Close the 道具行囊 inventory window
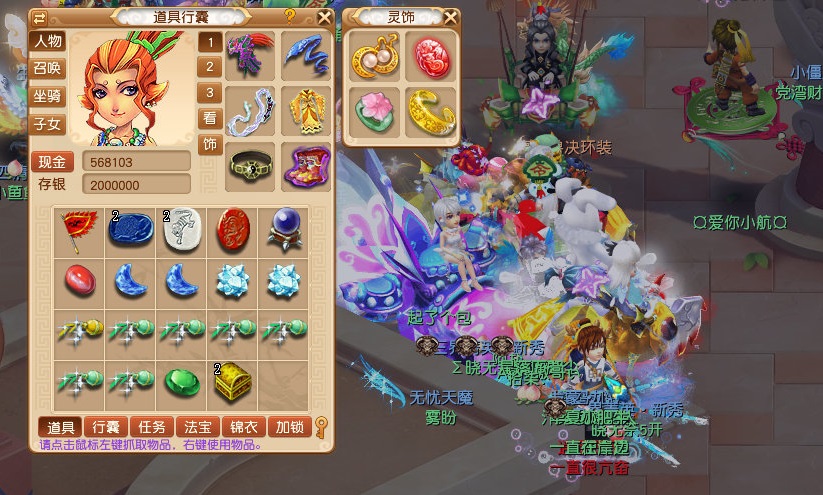This screenshot has height=495, width=823. click(x=324, y=17)
